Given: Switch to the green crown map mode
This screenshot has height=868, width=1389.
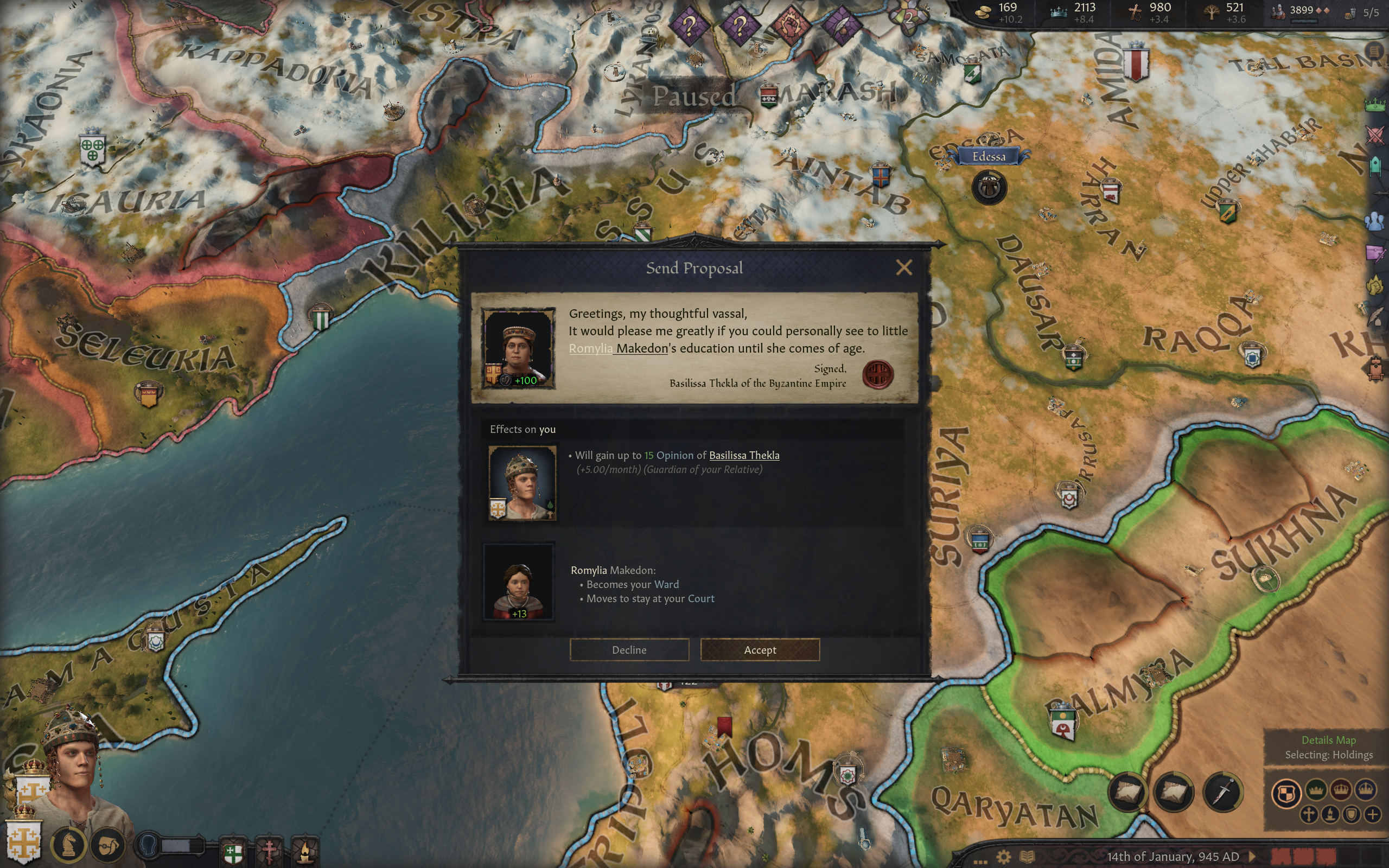Looking at the screenshot, I should [x=1316, y=790].
